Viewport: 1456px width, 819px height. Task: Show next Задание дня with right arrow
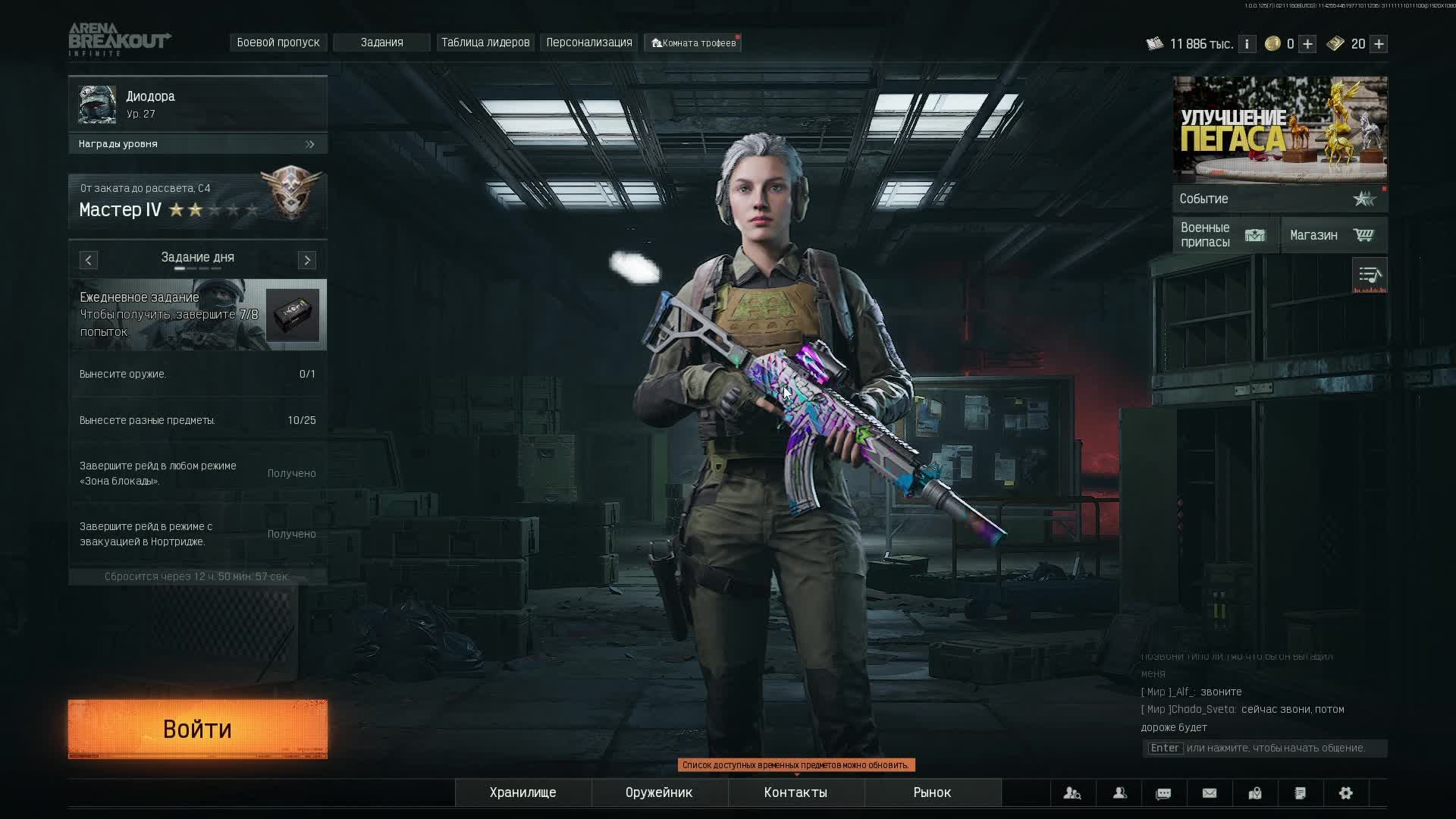pyautogui.click(x=307, y=260)
